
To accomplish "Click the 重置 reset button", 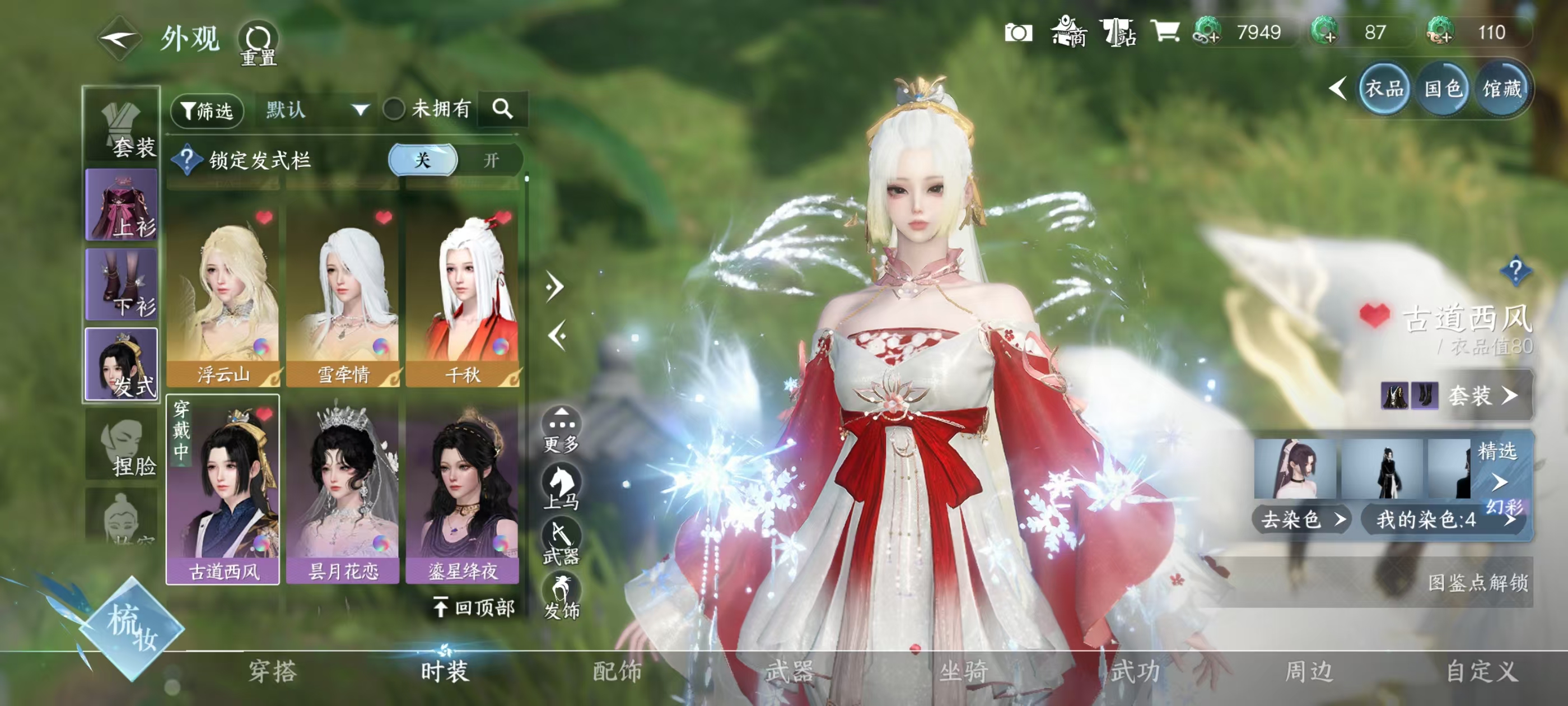I will (x=258, y=43).
